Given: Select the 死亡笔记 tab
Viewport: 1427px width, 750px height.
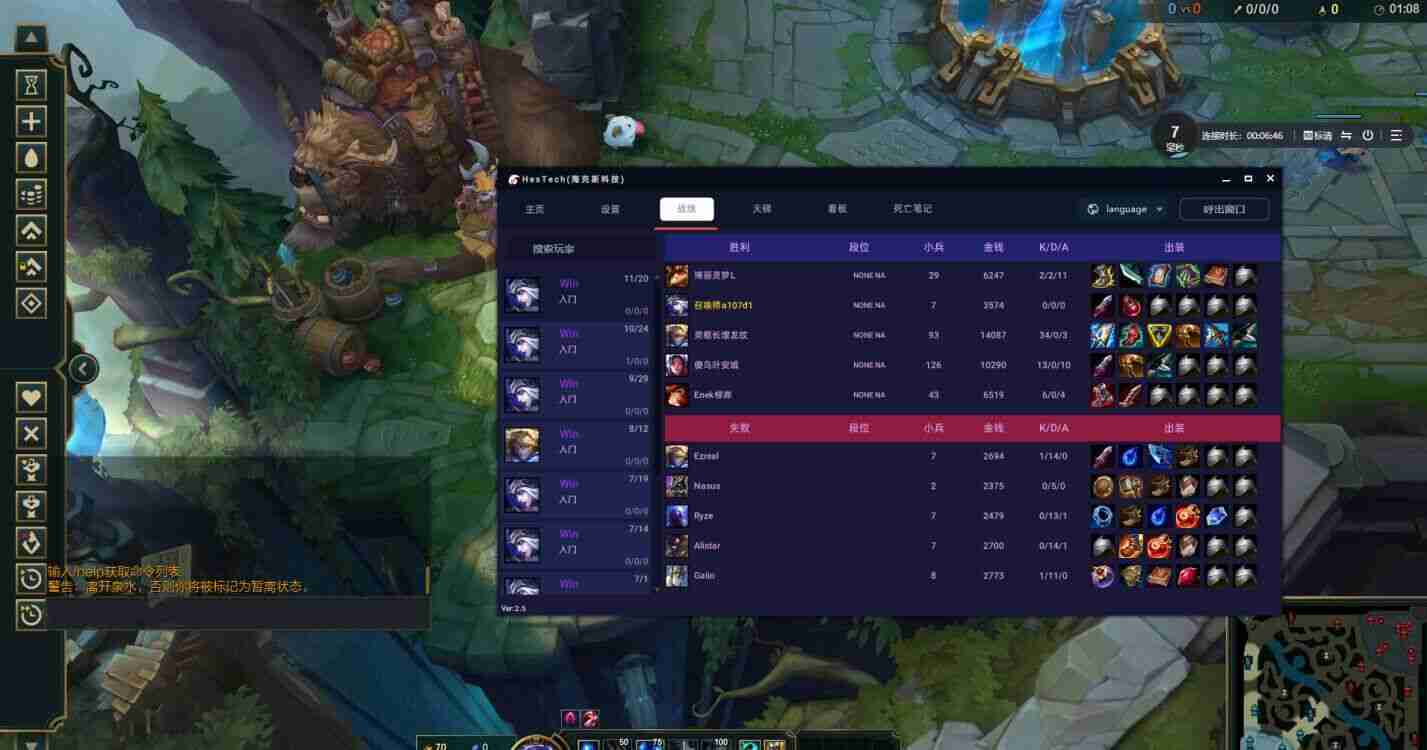Looking at the screenshot, I should [x=912, y=209].
